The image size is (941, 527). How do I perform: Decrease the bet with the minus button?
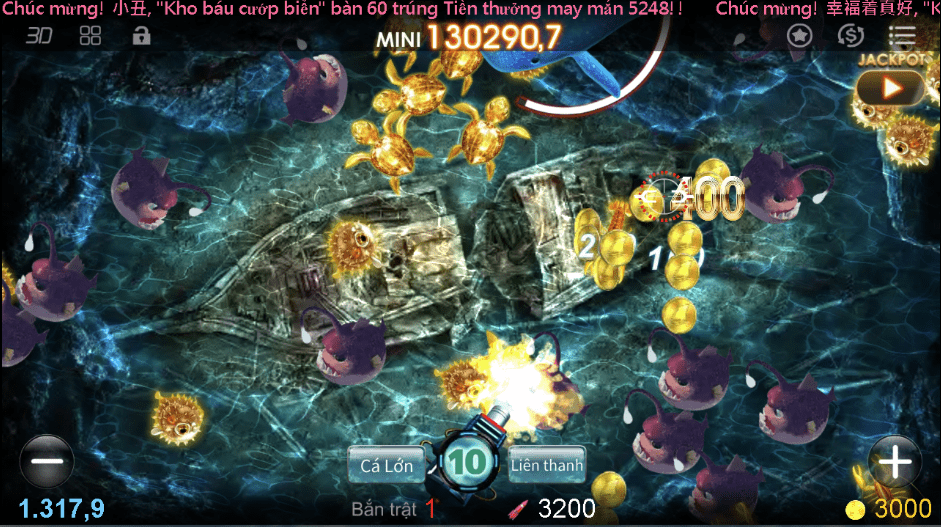(x=46, y=462)
